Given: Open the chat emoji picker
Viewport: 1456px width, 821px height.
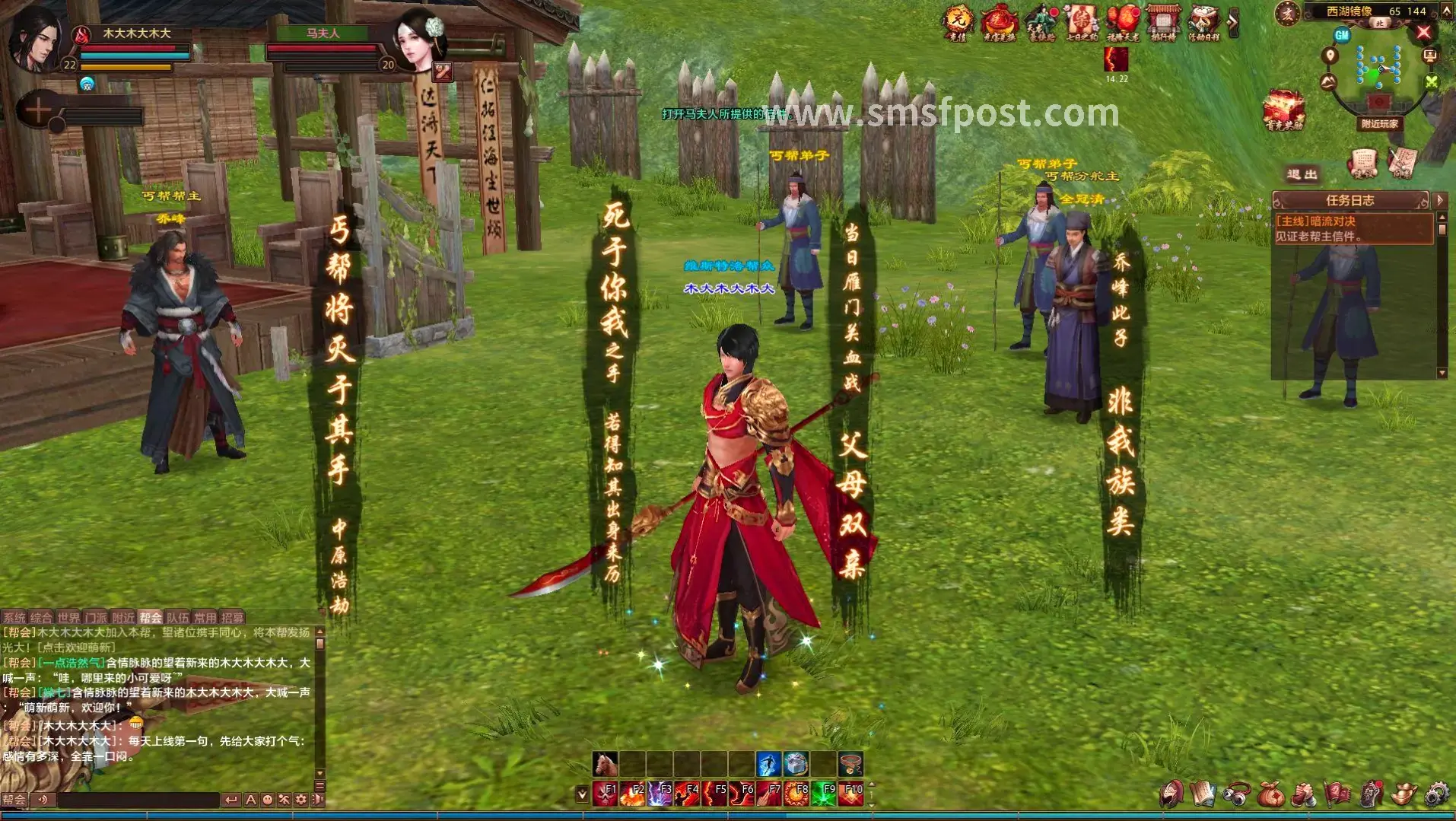Looking at the screenshot, I should click(267, 800).
